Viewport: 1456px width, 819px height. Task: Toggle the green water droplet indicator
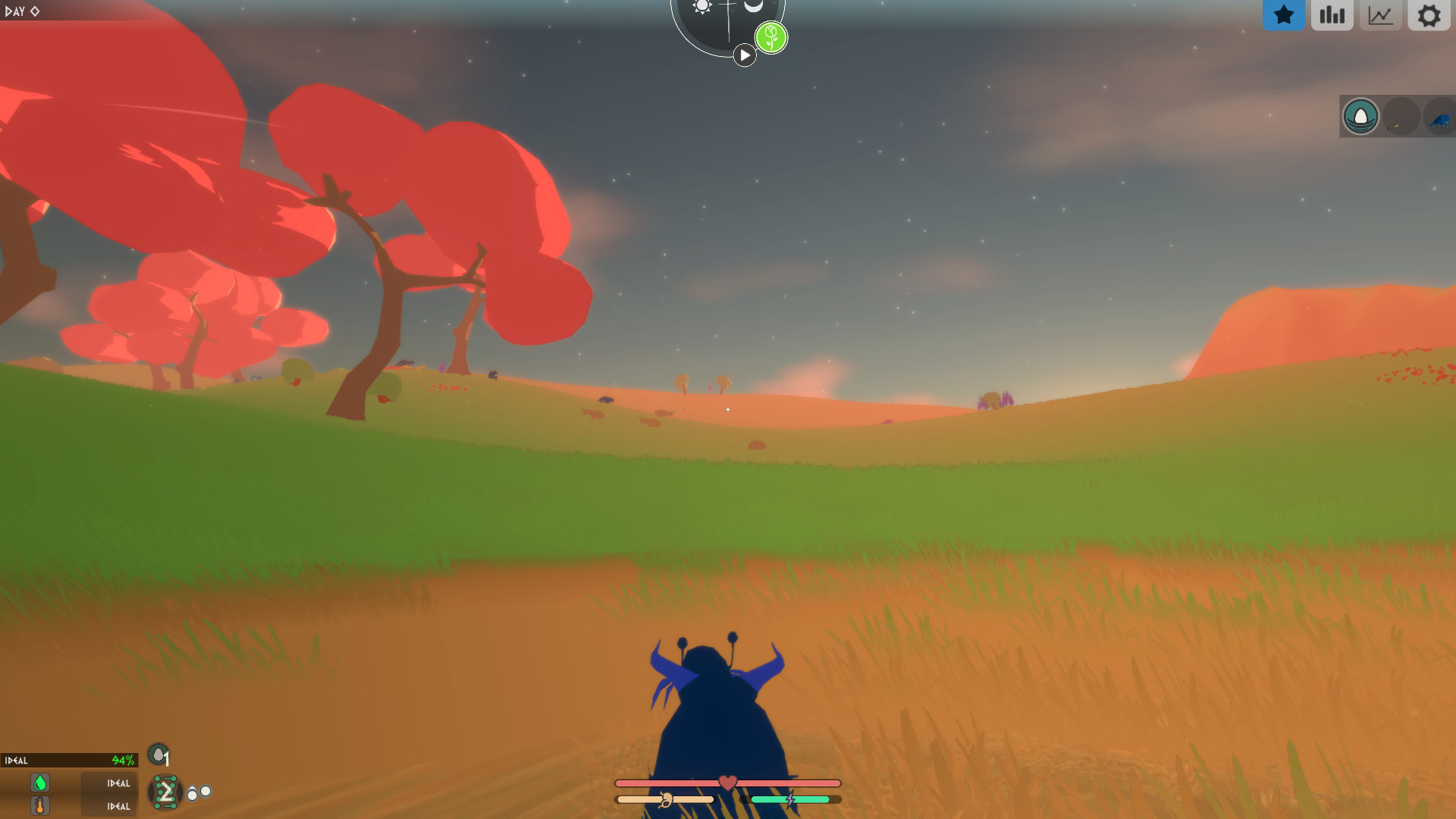click(39, 783)
